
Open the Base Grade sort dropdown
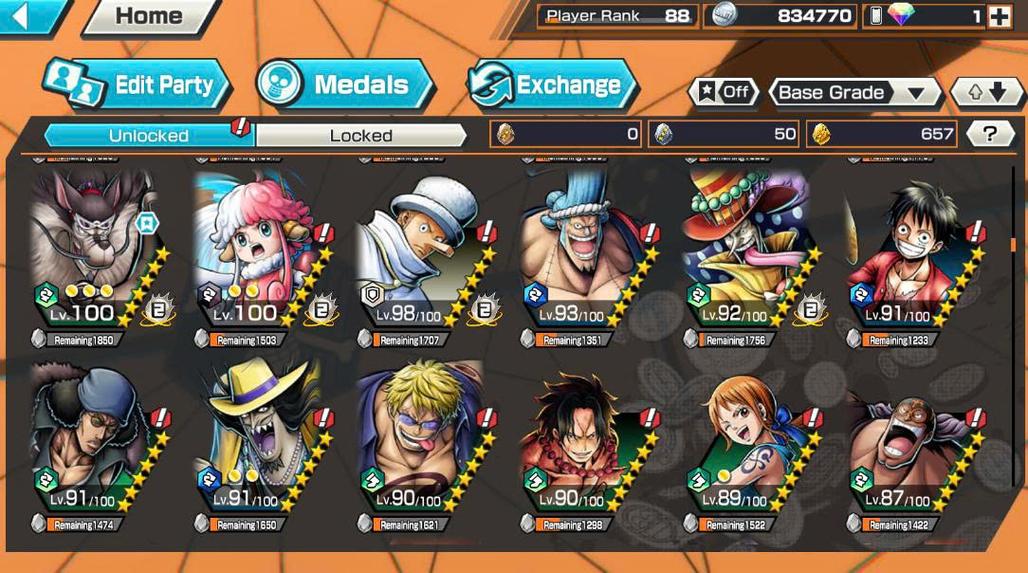click(853, 93)
